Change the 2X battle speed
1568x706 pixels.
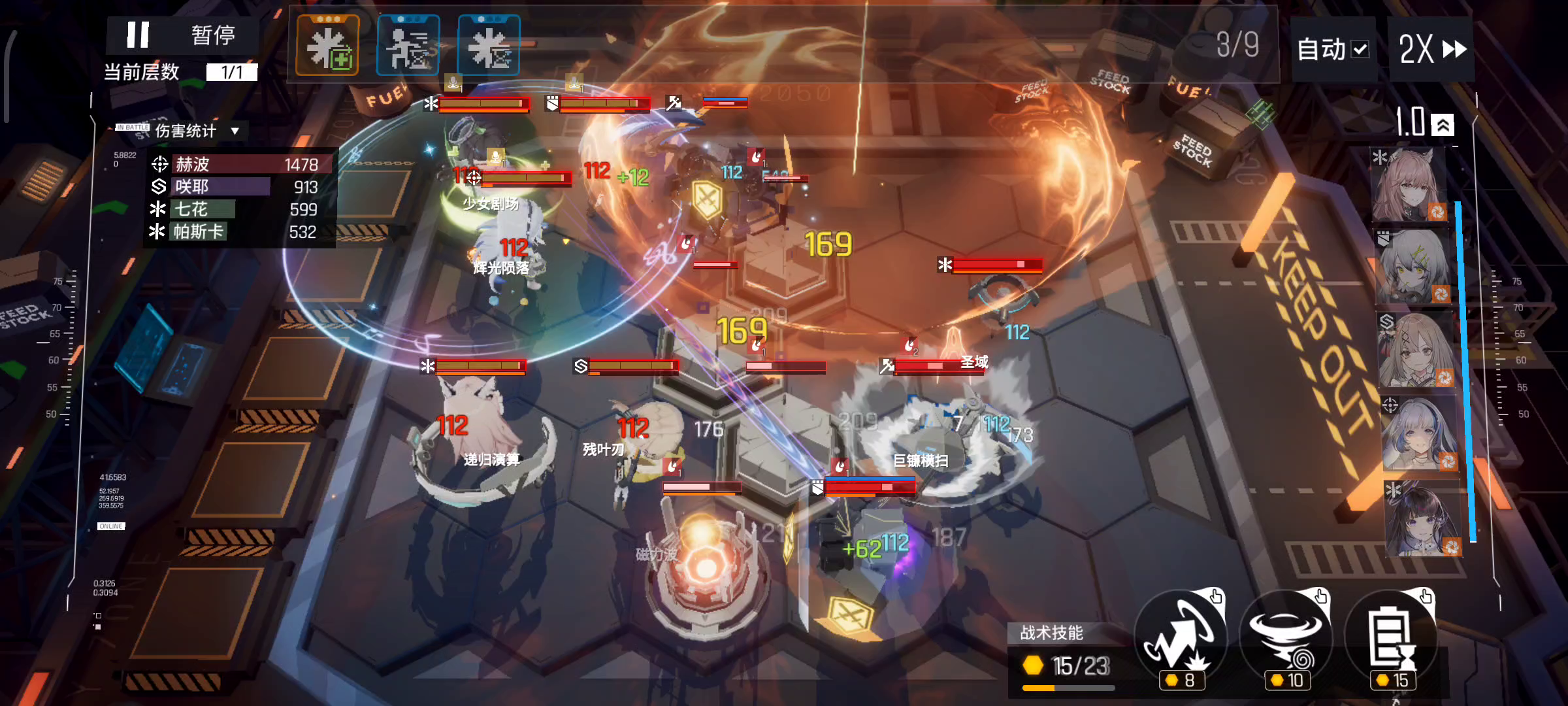(1432, 50)
